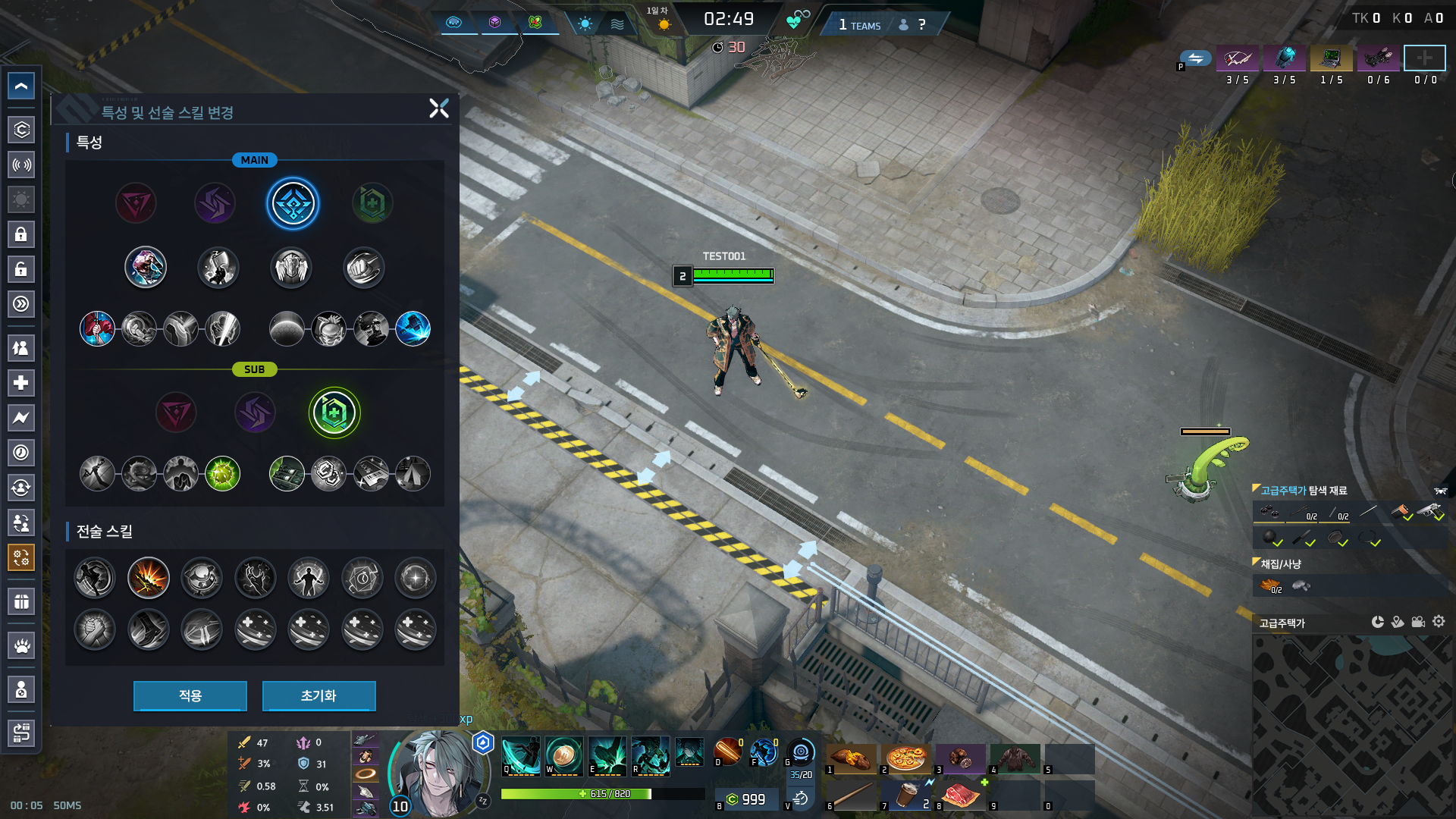Collapse the left toolbar with the arrow button
This screenshot has width=1456, height=819.
(21, 86)
